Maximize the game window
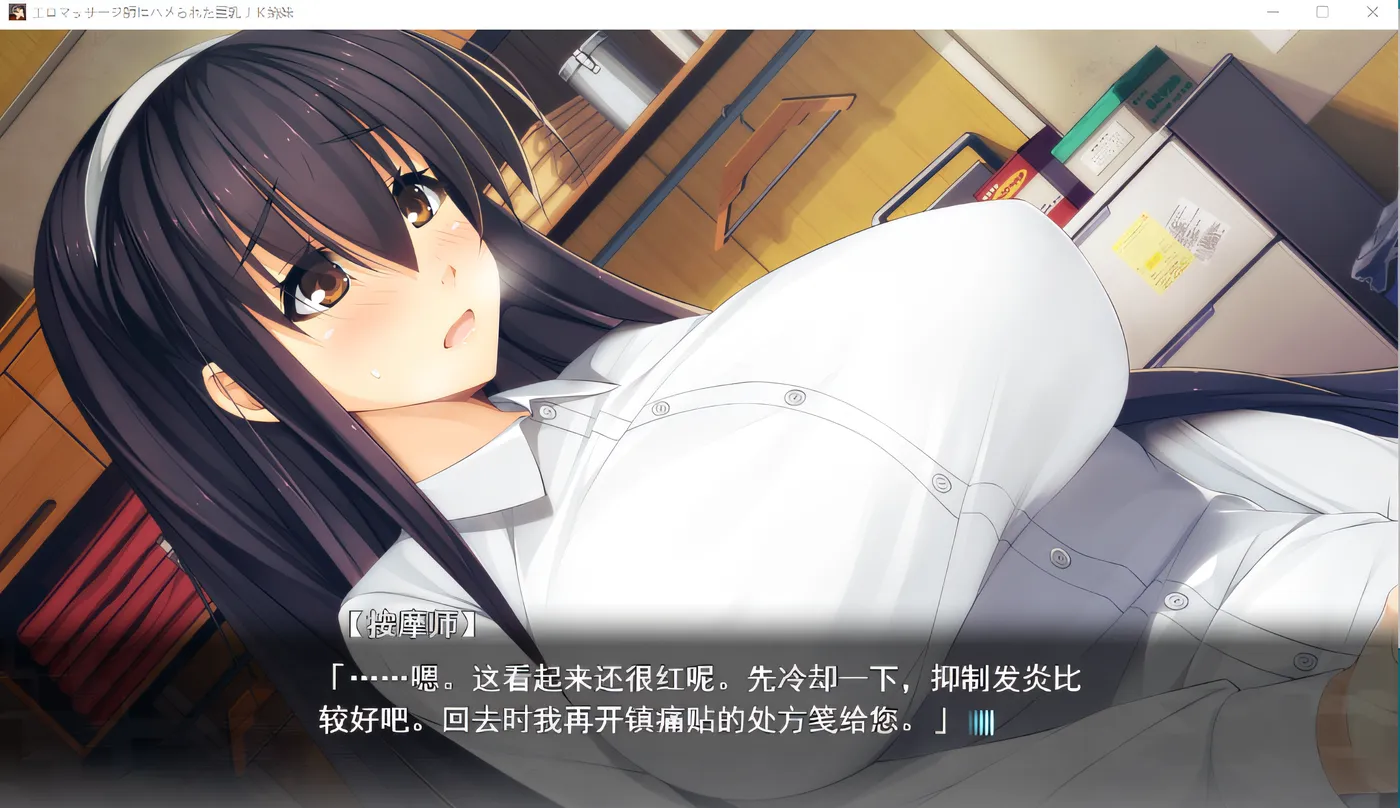 click(1322, 13)
